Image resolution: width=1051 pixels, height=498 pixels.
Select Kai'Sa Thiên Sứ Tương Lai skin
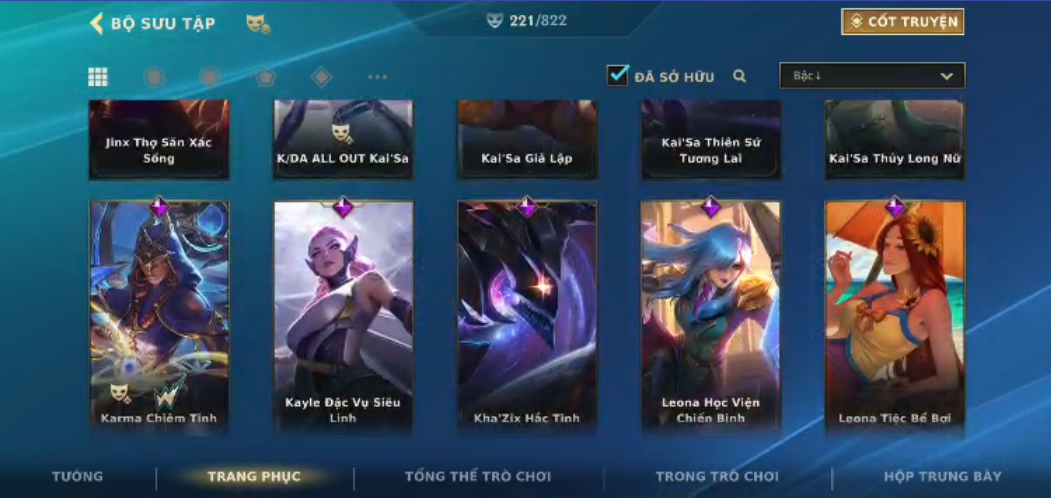click(x=711, y=140)
